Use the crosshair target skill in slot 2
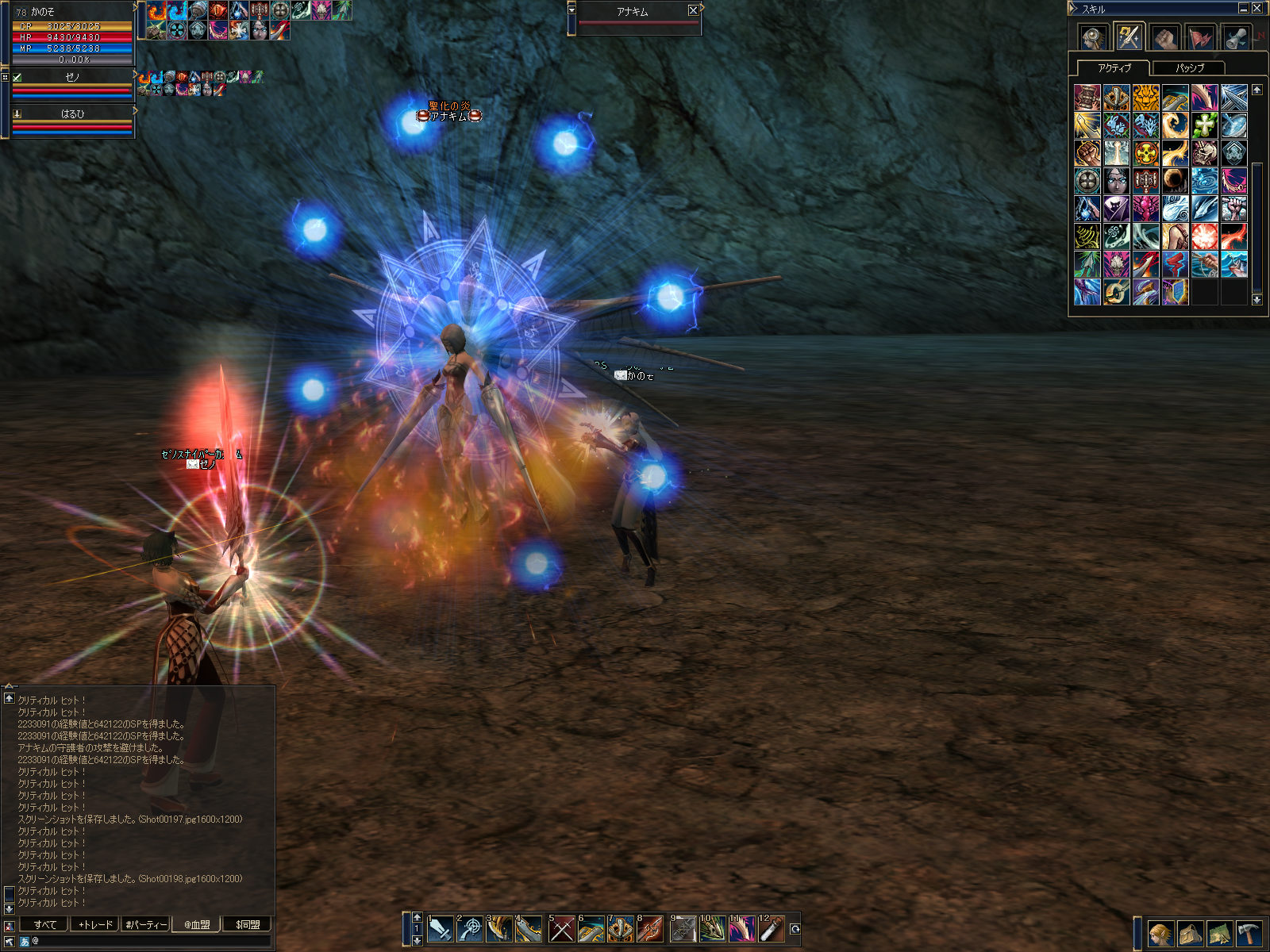The height and width of the screenshot is (952, 1270). tap(470, 928)
